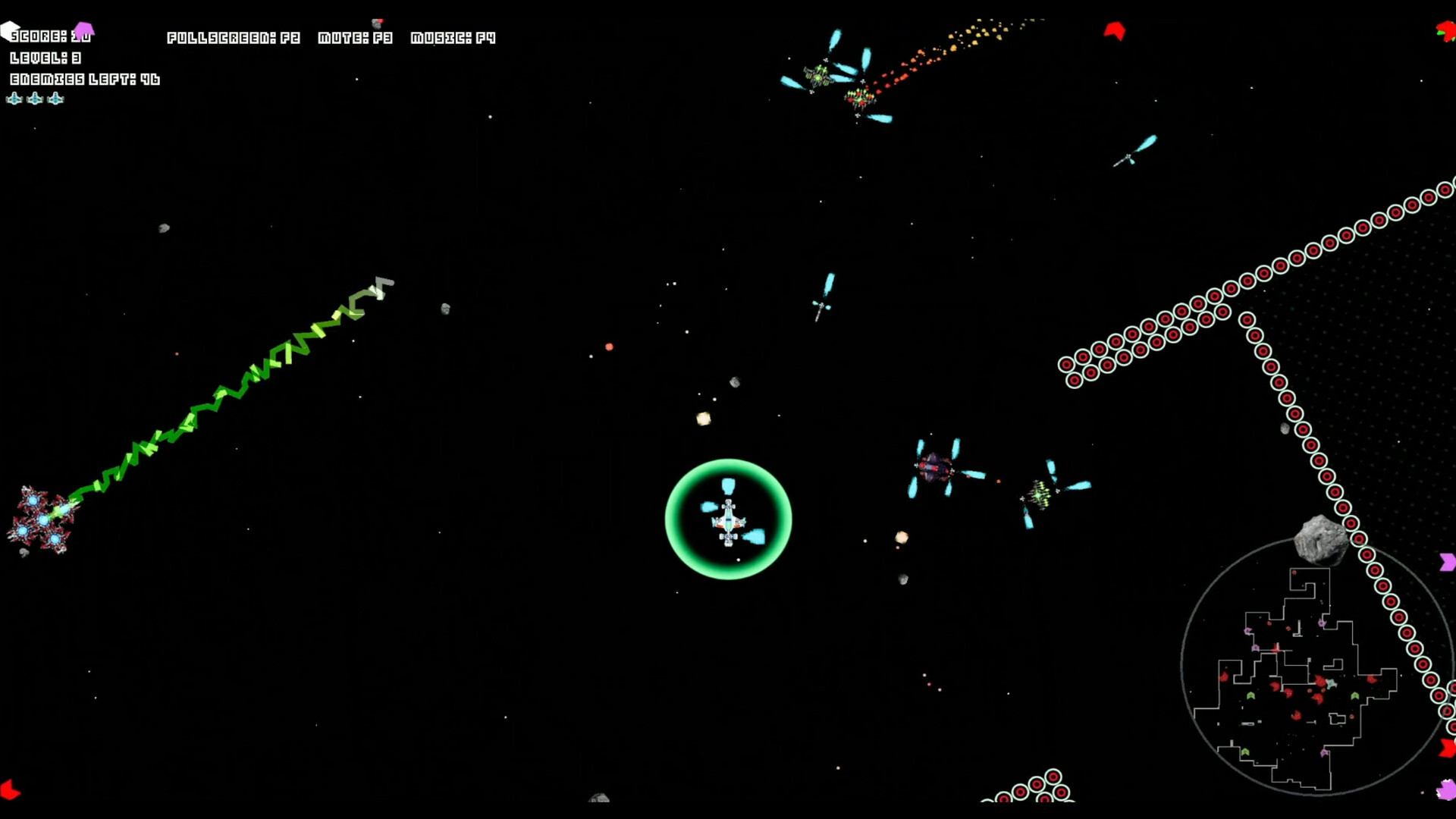This screenshot has width=1456, height=819.
Task: Select the rightmost life ship icon
Action: point(55,99)
